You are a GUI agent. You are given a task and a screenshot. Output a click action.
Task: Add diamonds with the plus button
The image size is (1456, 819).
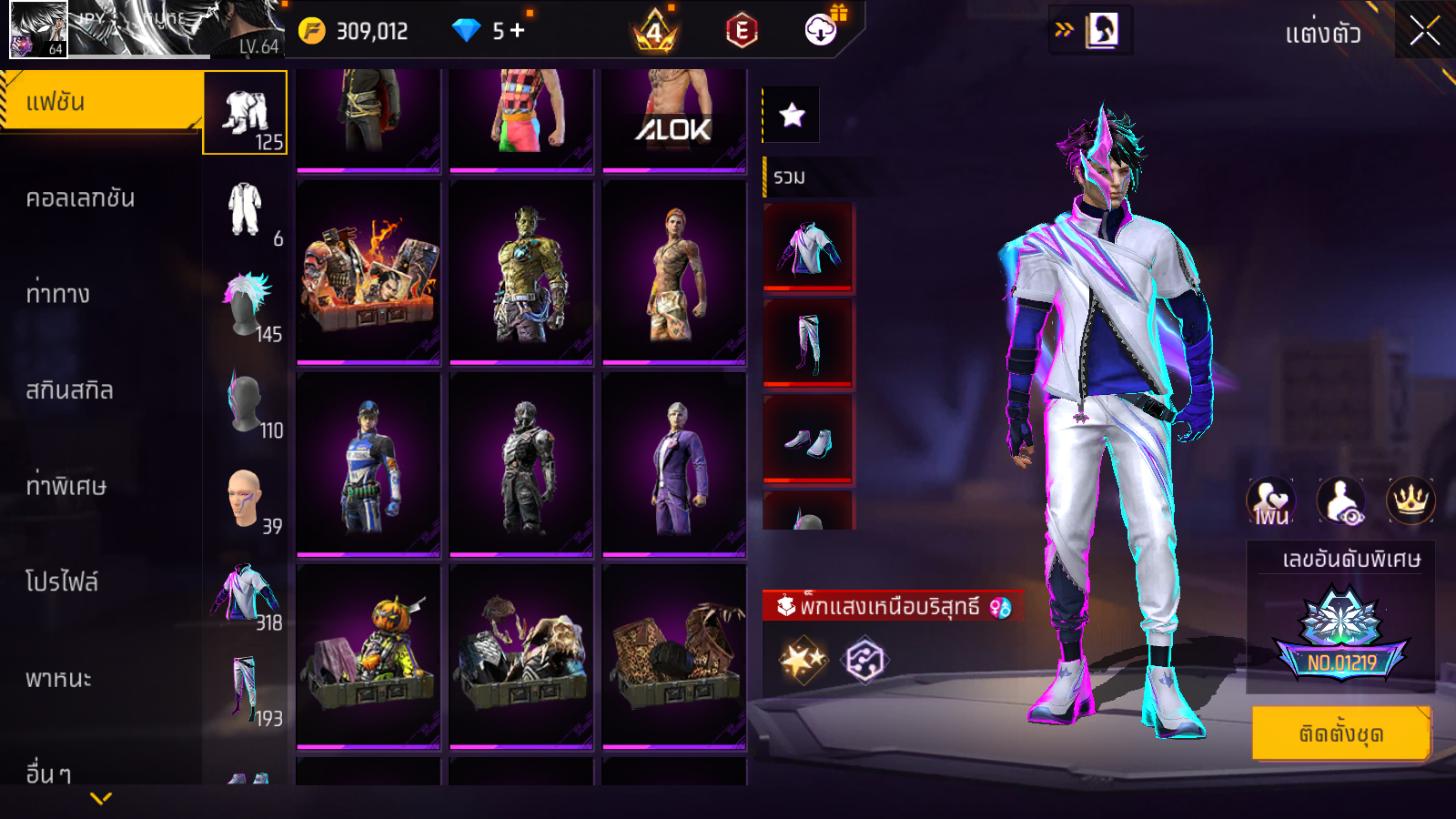[518, 31]
